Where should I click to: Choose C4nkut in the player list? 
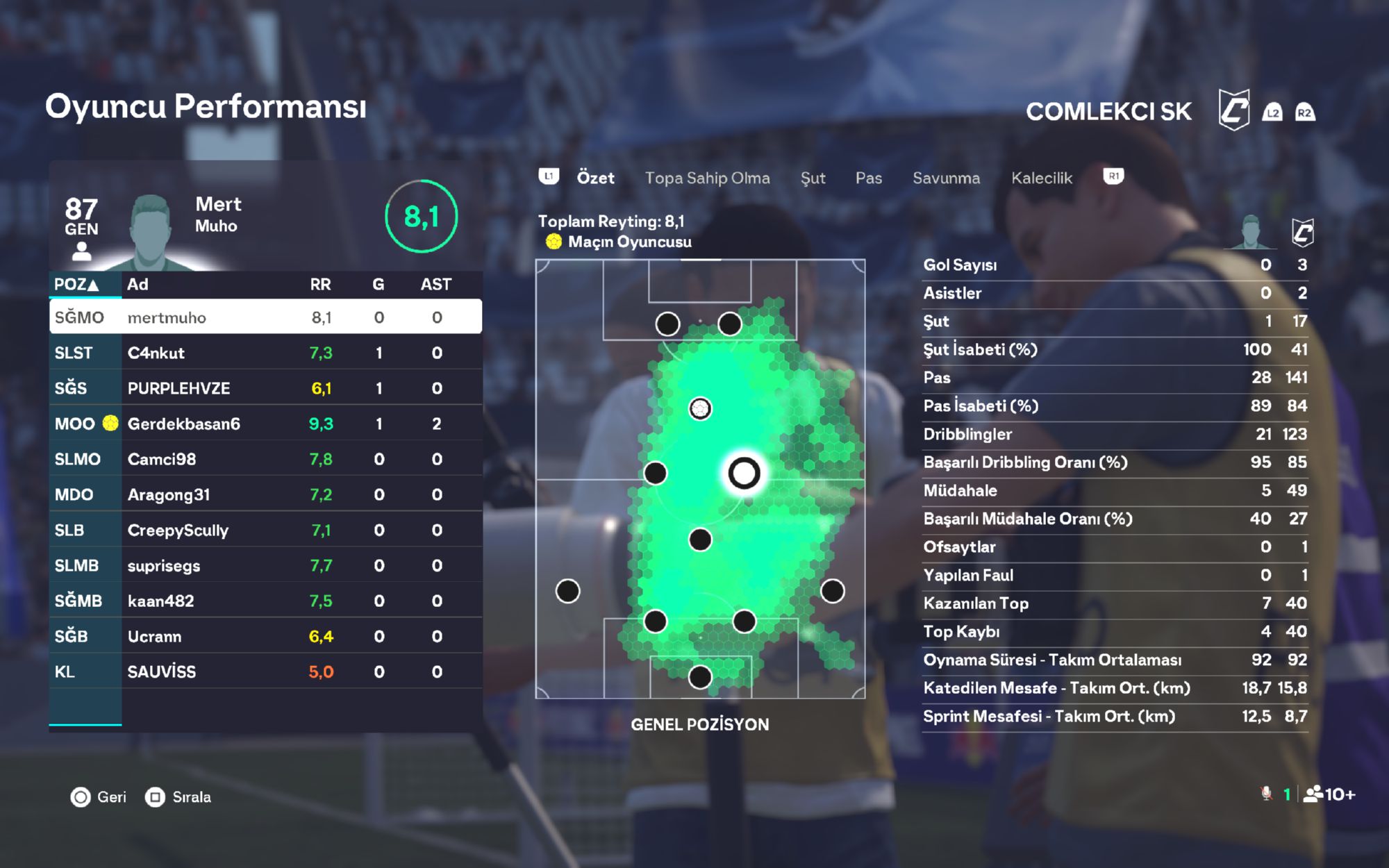click(x=265, y=353)
